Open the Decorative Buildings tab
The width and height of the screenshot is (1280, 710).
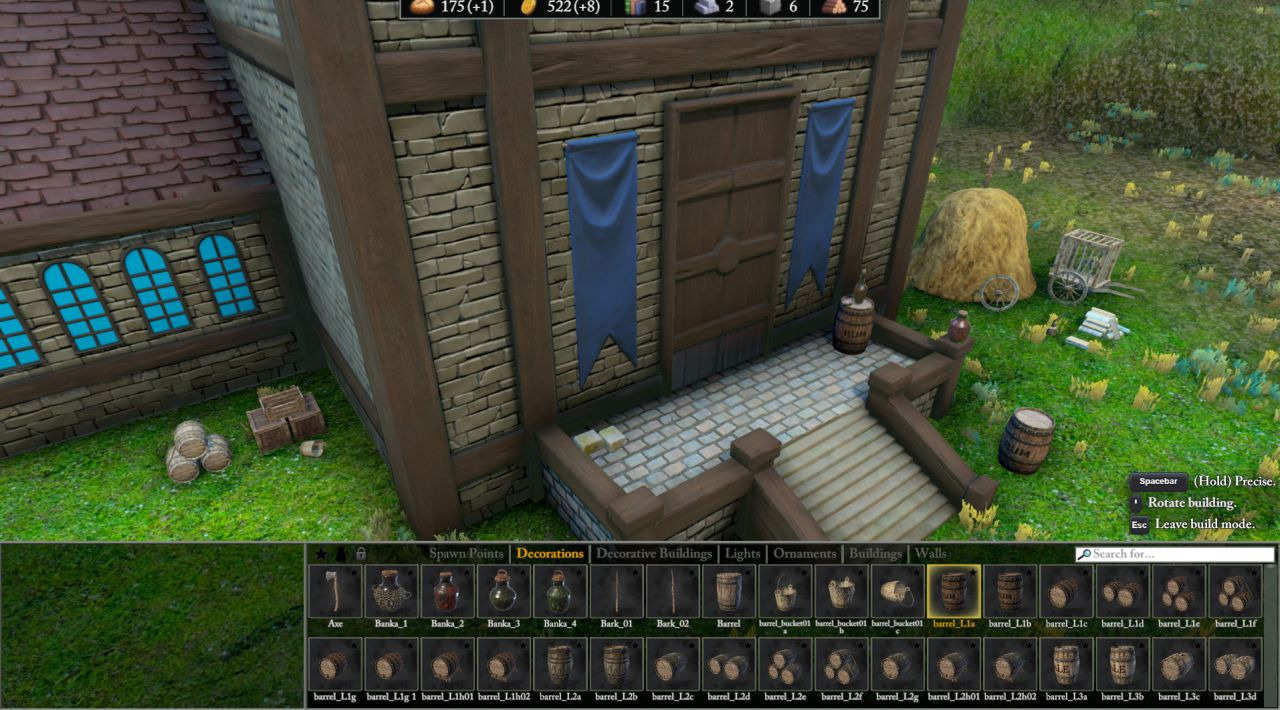(654, 553)
